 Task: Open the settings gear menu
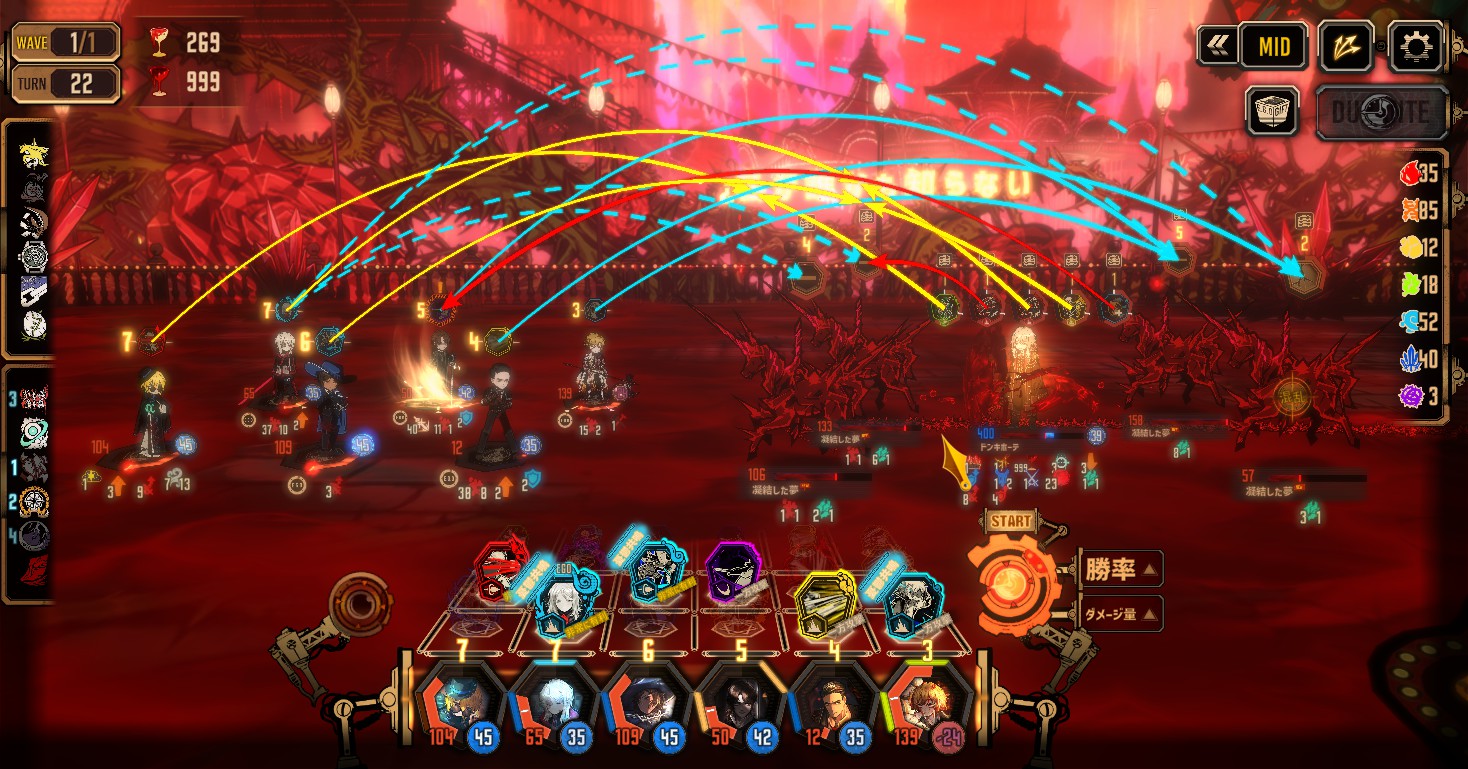[x=1418, y=46]
